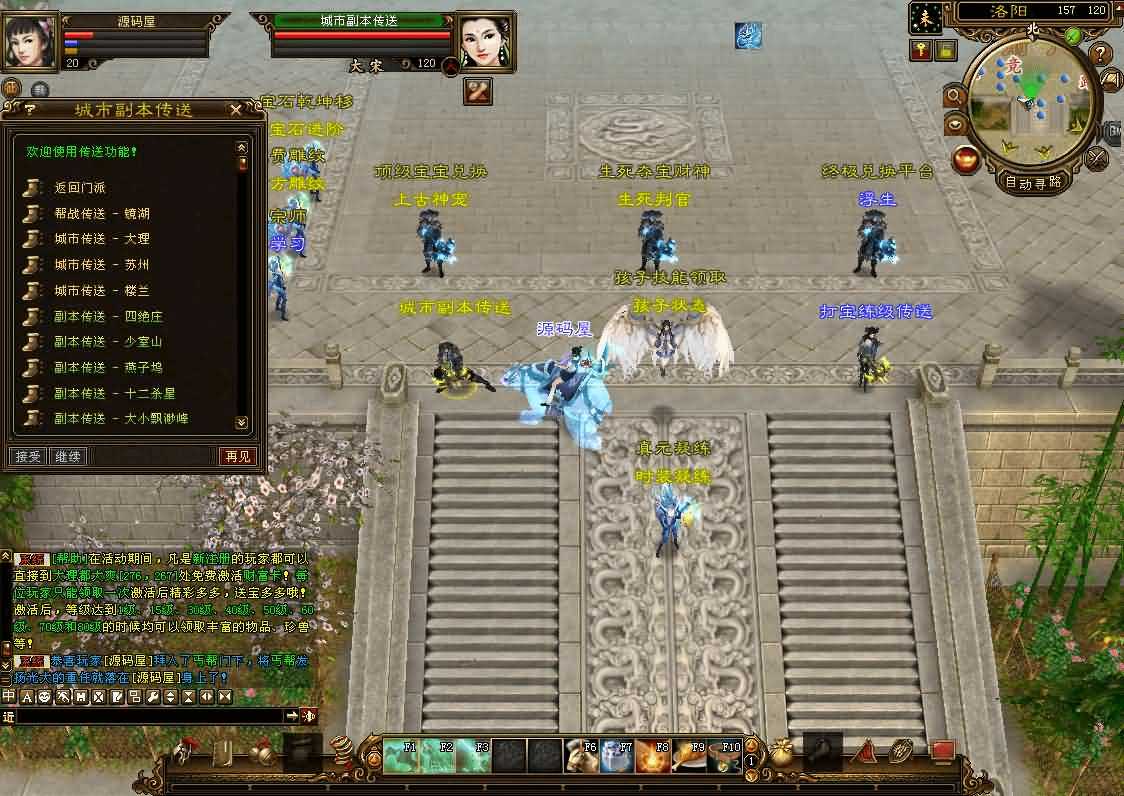Open help on the teleport dialog
The image size is (1124, 796).
click(30, 110)
